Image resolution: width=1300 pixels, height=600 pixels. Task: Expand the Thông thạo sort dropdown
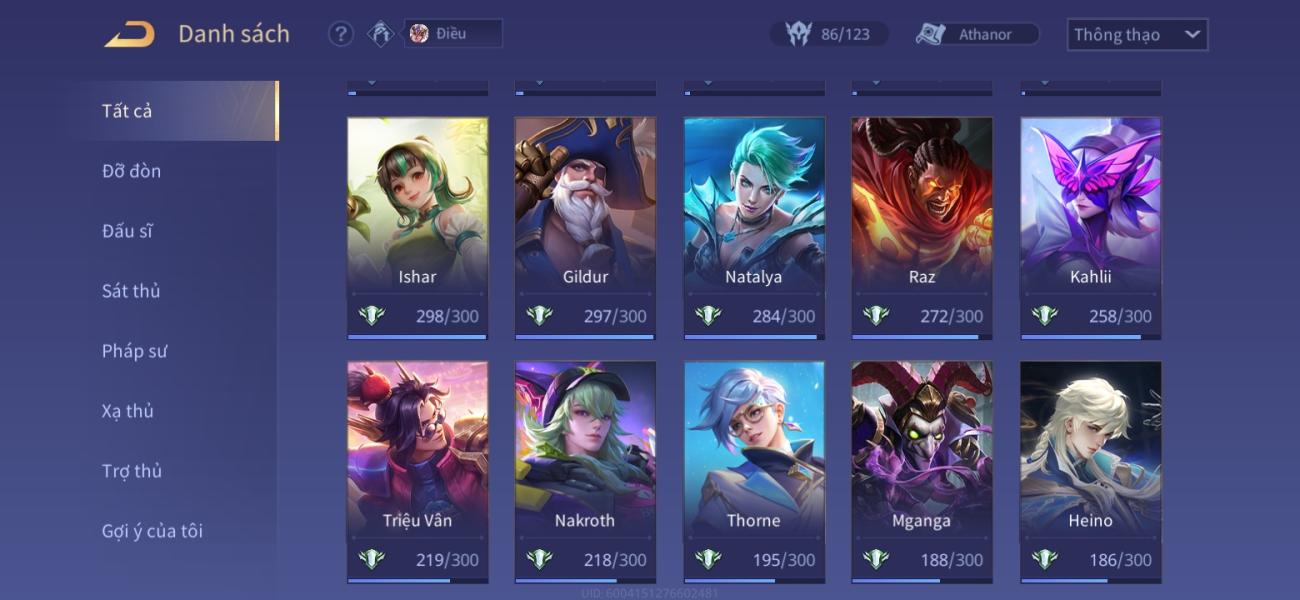(x=1137, y=34)
